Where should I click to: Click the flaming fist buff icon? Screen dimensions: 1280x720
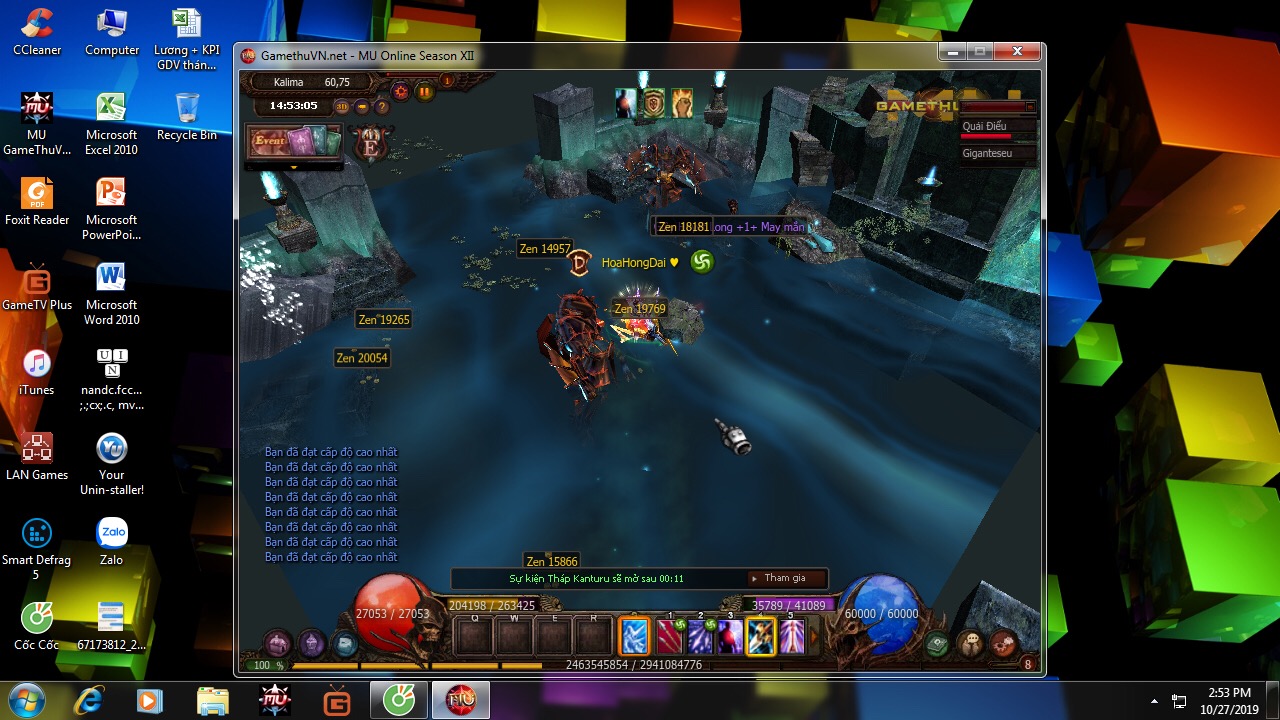682,102
